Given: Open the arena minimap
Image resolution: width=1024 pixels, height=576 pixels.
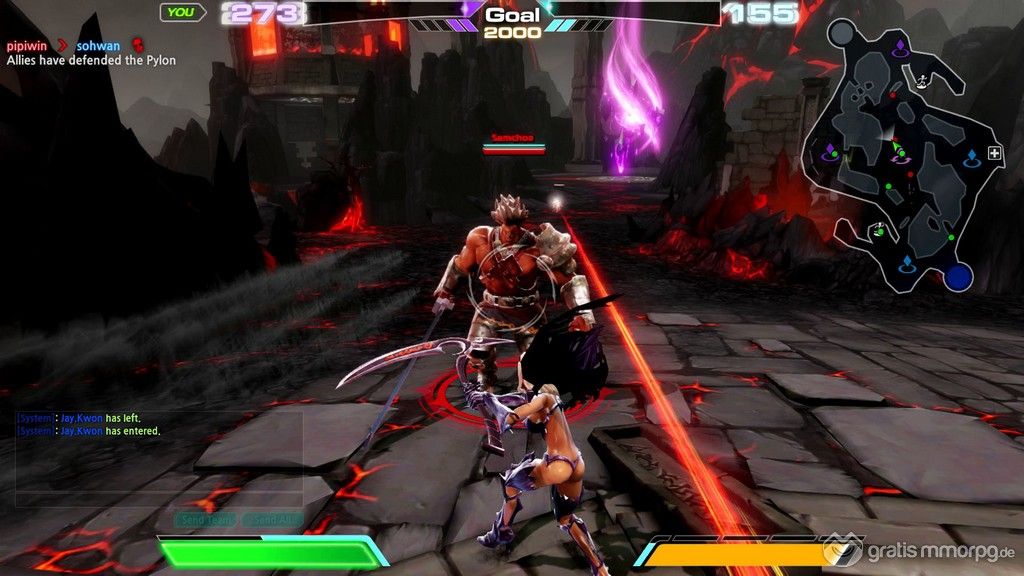Looking at the screenshot, I should (900, 160).
